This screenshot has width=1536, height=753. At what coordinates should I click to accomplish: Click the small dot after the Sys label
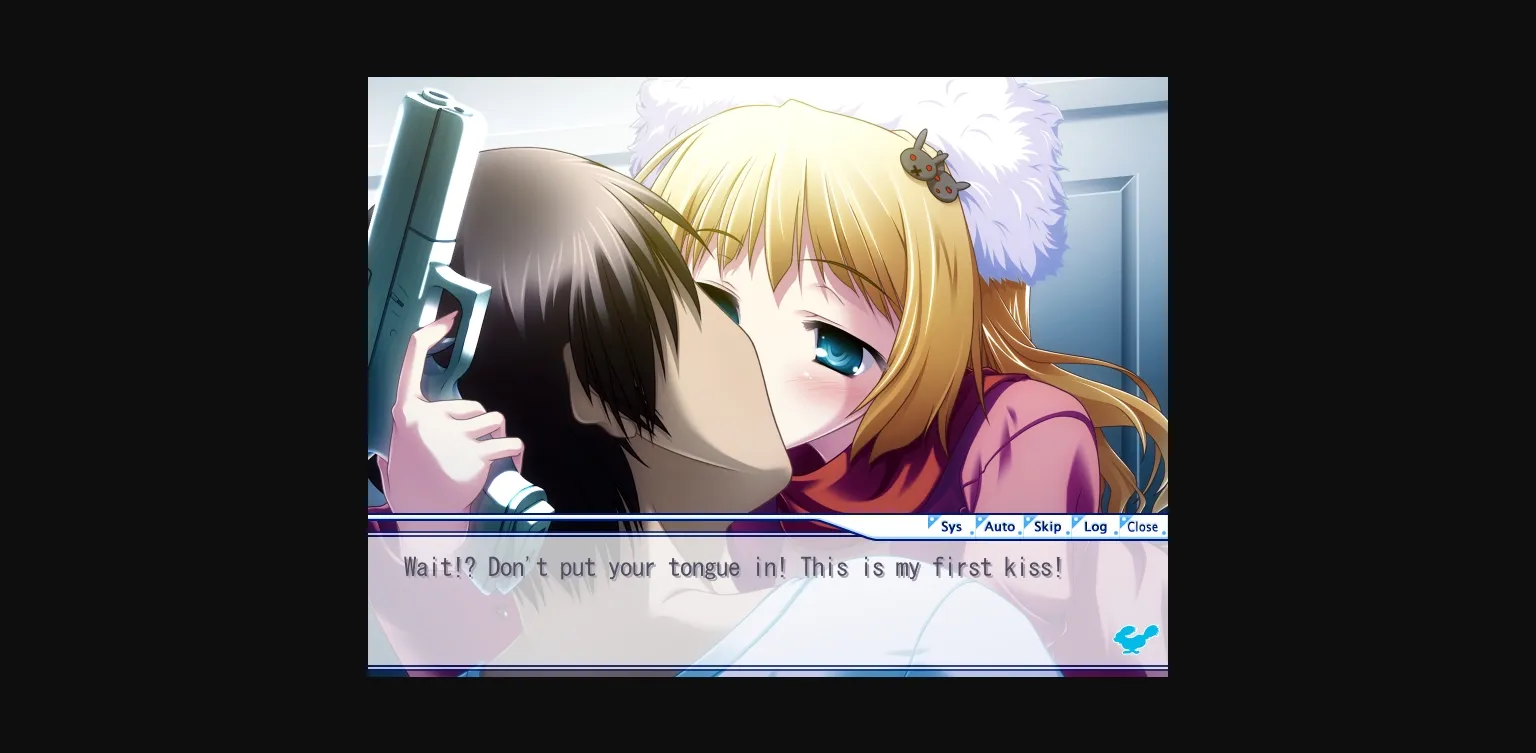972,533
